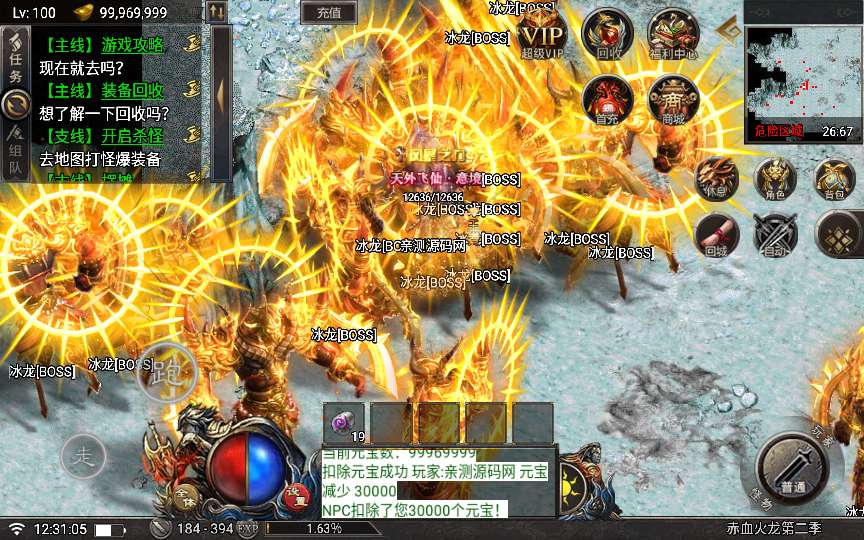Use the 回城 return-to-town scroll
864x540 pixels.
coord(716,235)
